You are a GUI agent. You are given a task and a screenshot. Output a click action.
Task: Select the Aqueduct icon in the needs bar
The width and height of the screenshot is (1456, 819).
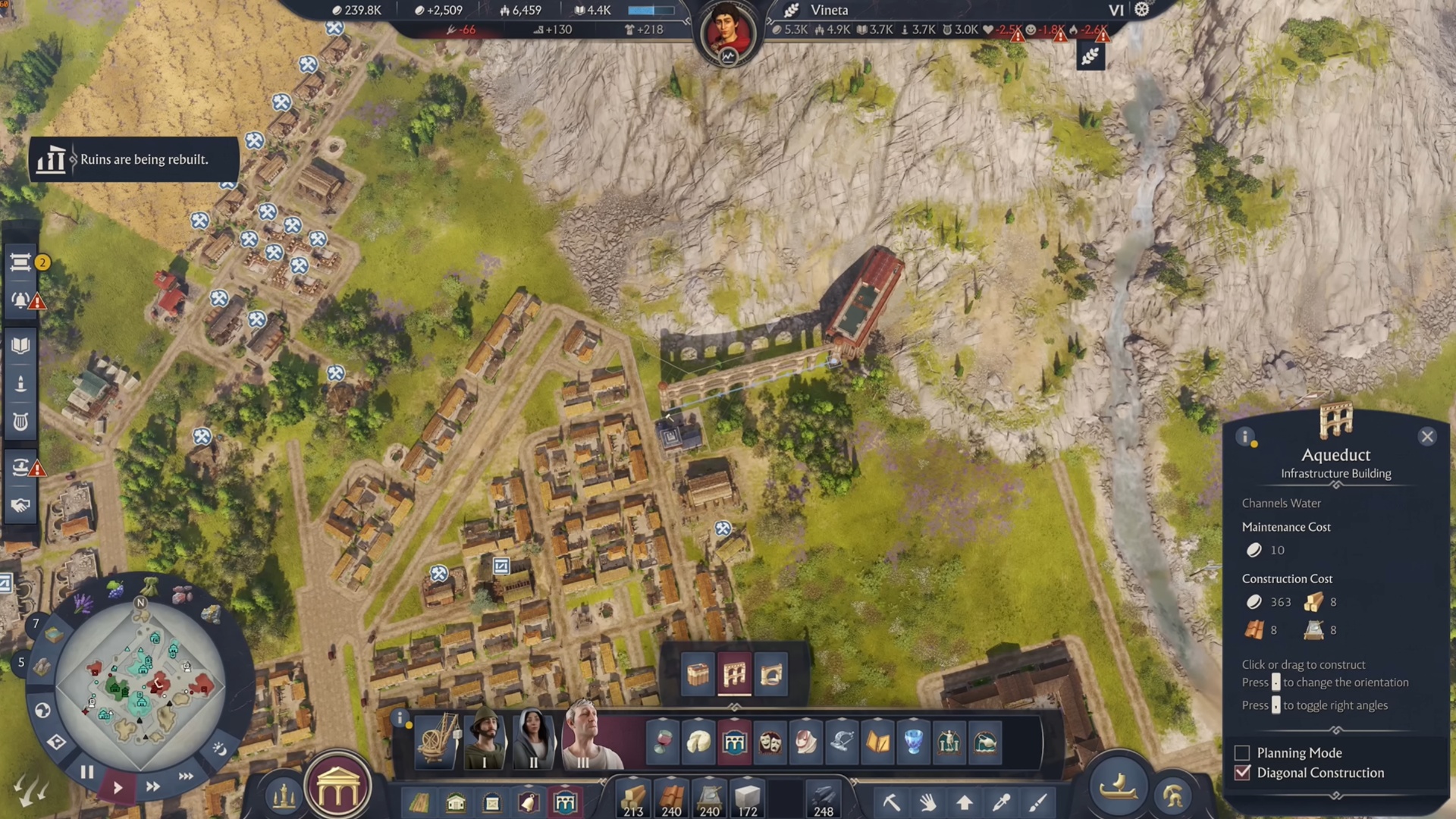point(734,742)
